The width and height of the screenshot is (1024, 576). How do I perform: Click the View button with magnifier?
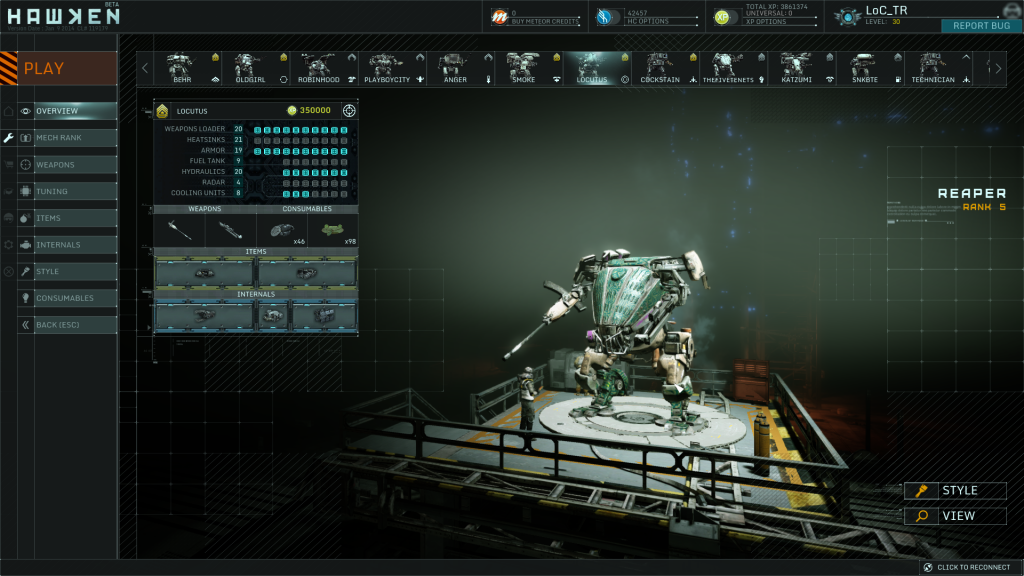click(x=955, y=516)
